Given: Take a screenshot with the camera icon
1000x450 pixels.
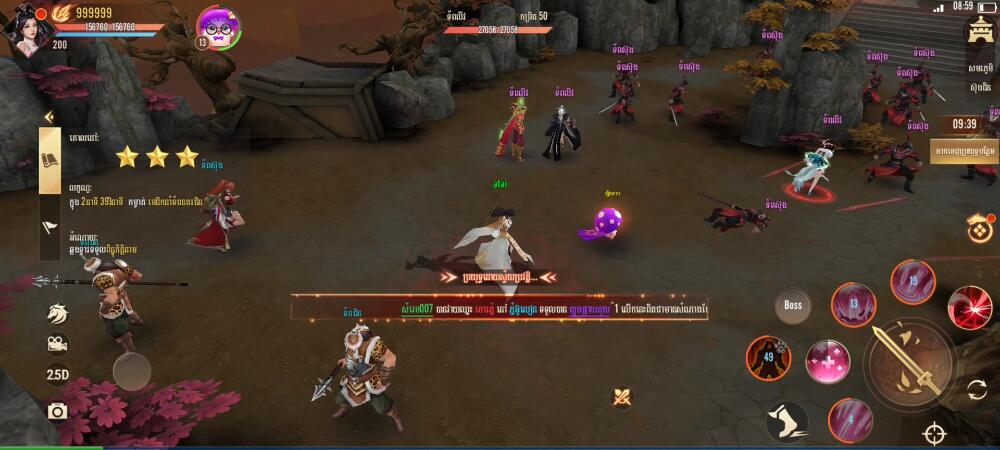Looking at the screenshot, I should click(57, 411).
